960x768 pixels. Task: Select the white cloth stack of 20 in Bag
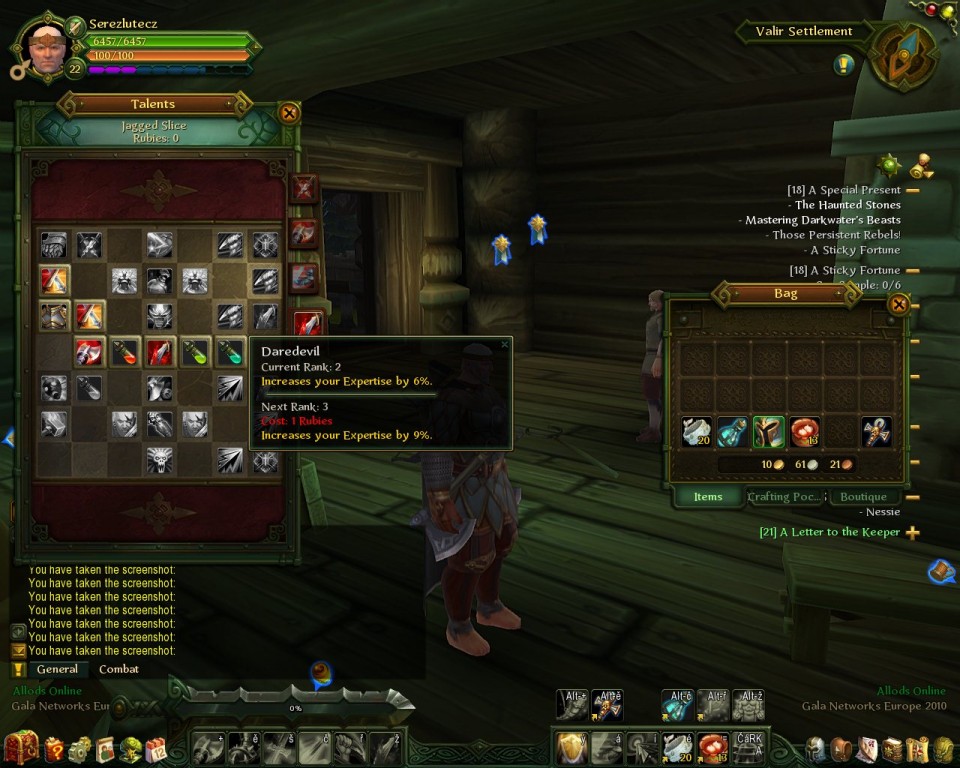click(697, 431)
